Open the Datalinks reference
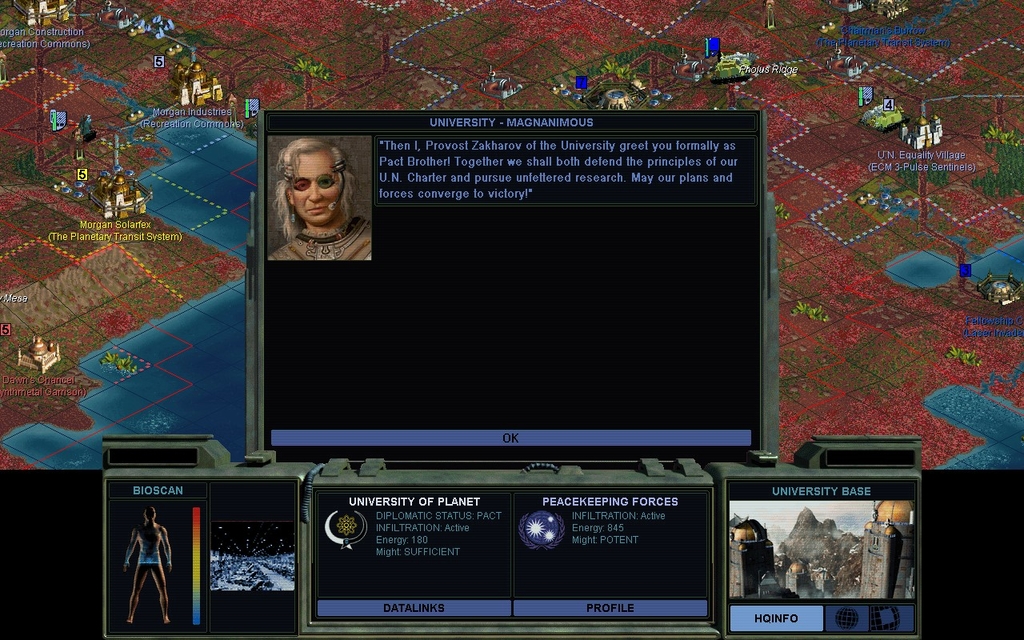The image size is (1024, 640). 413,608
